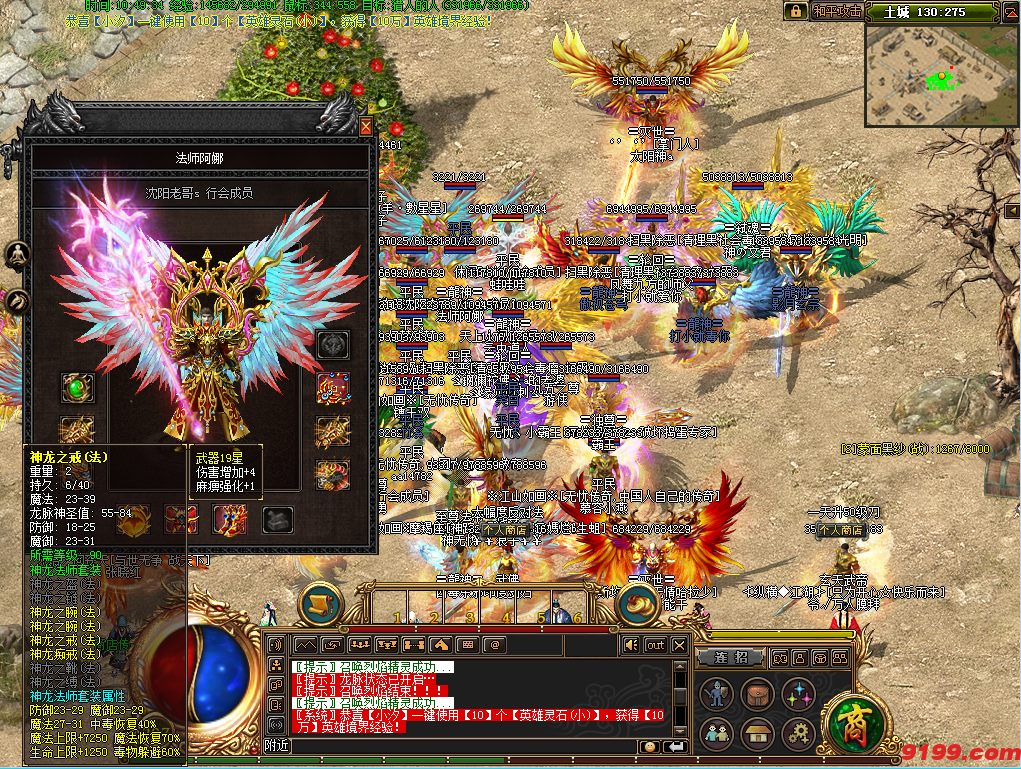Click the padlock icon beside attack mode
This screenshot has width=1021, height=769.
795,11
